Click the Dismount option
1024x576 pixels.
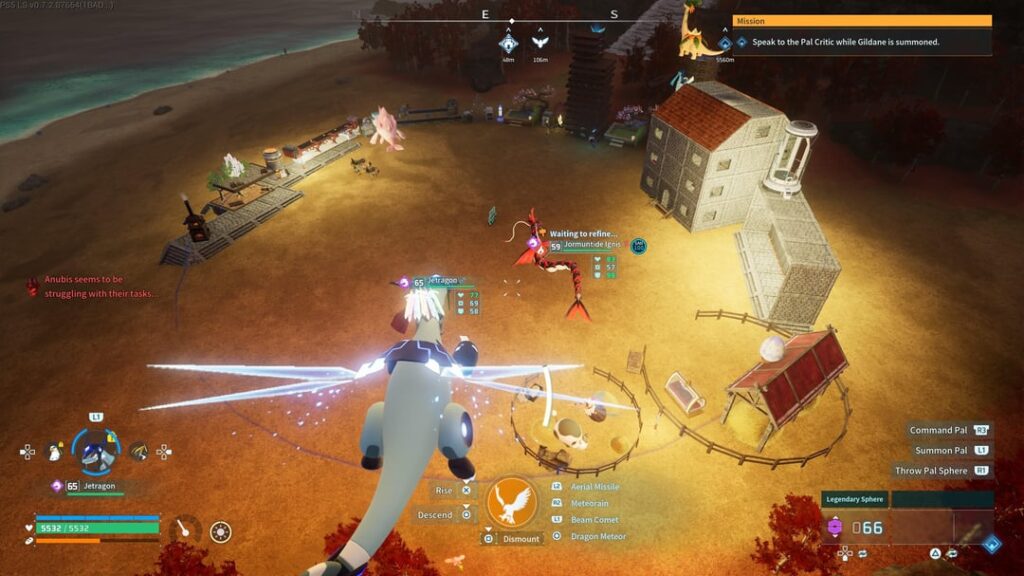(521, 539)
